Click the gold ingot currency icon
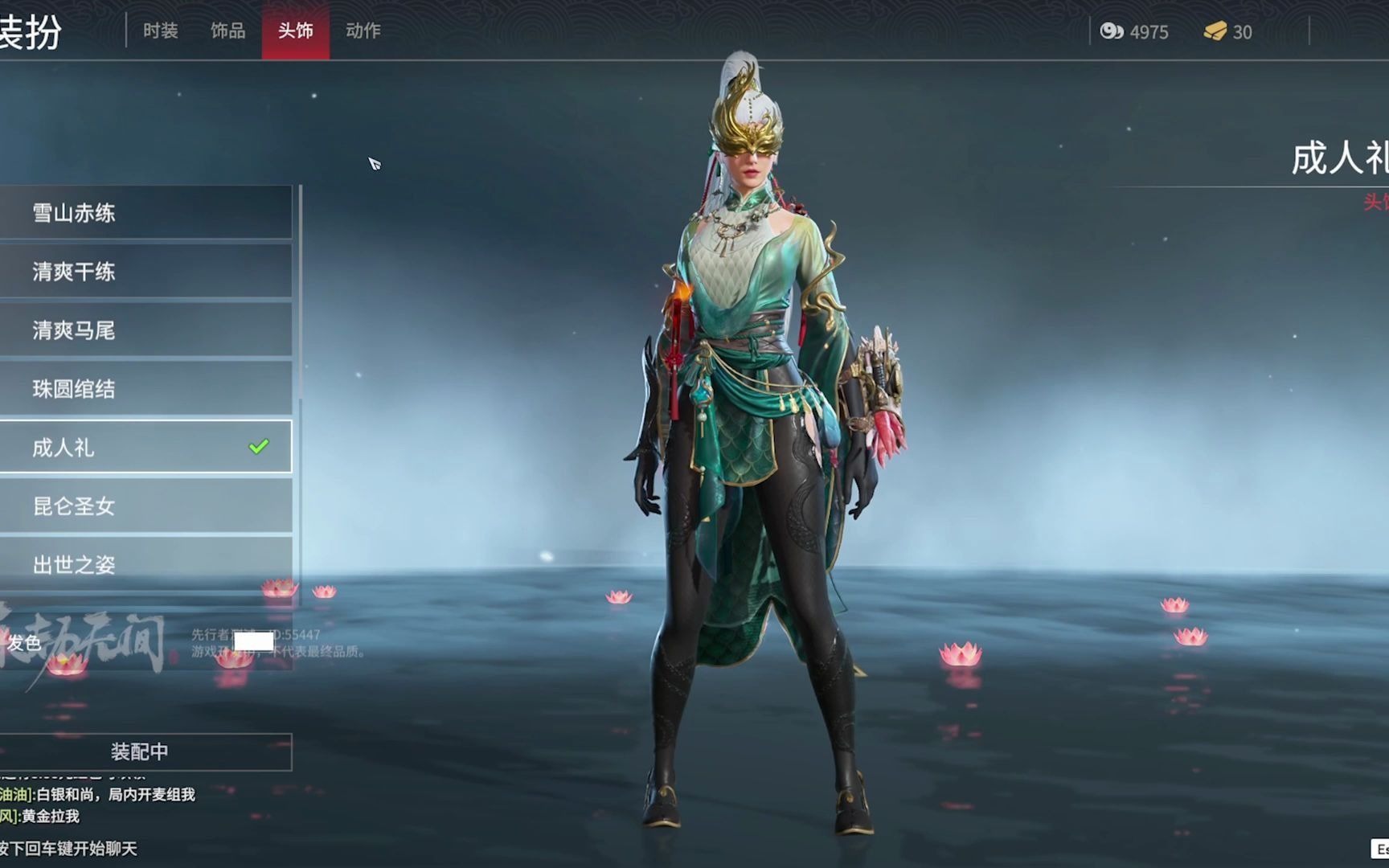 click(1215, 31)
